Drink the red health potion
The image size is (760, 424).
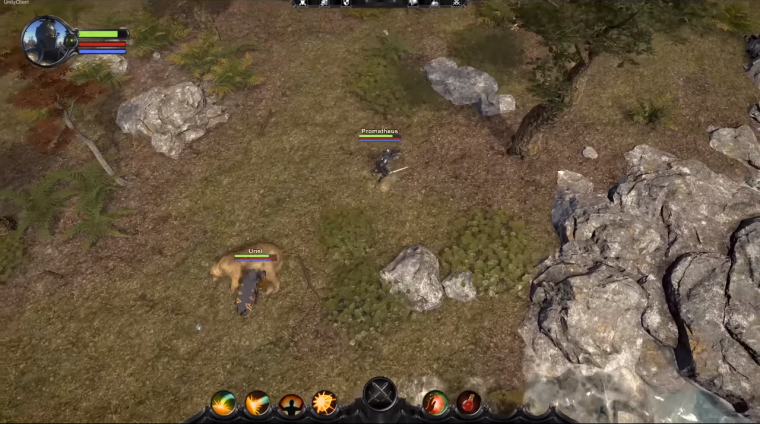469,403
